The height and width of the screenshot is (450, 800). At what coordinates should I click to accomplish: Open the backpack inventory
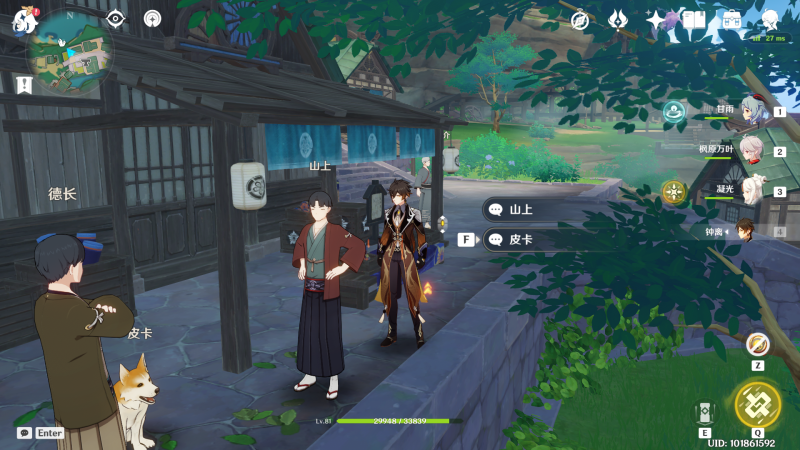click(732, 20)
